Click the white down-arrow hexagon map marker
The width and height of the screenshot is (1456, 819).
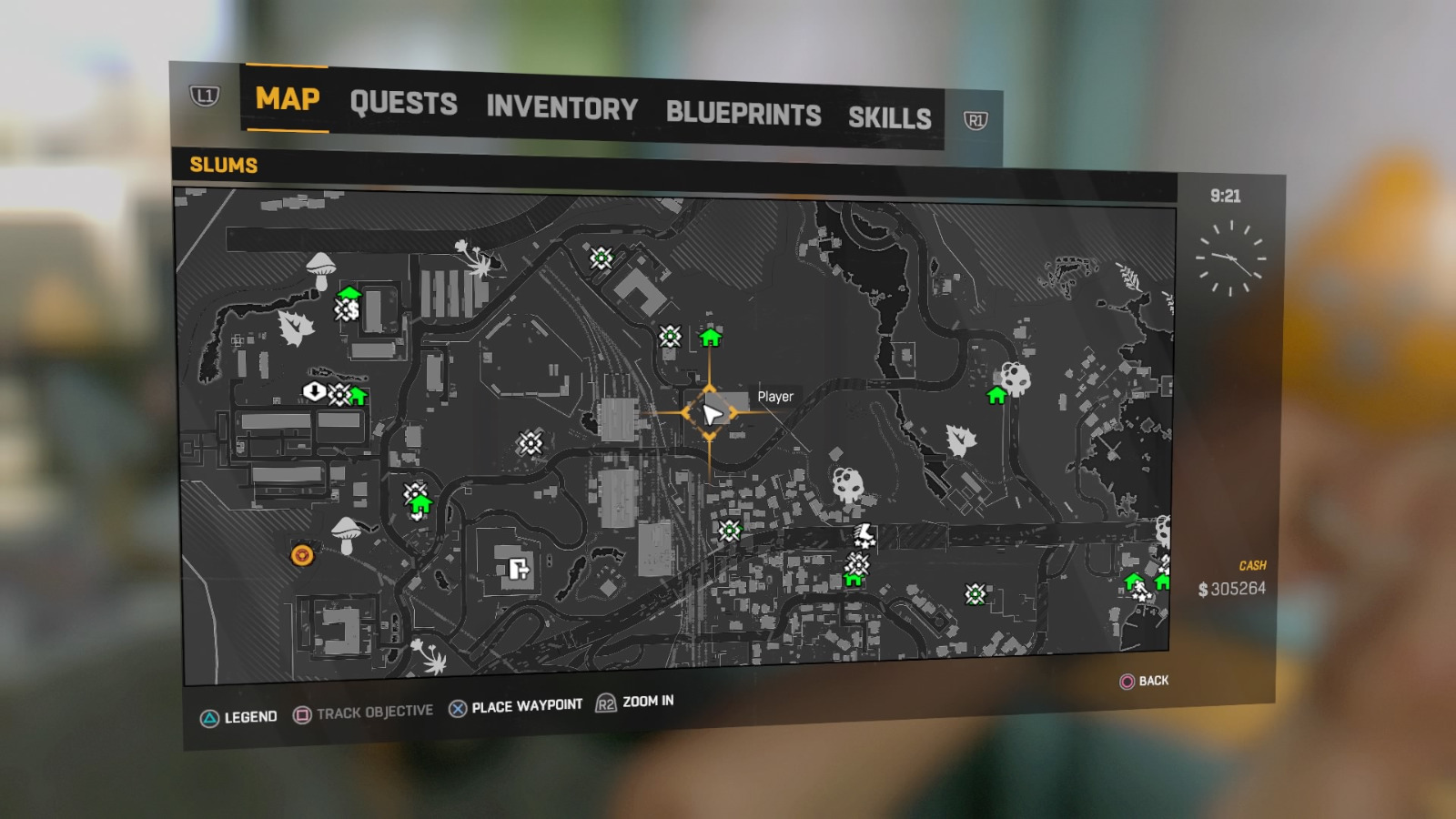point(314,394)
